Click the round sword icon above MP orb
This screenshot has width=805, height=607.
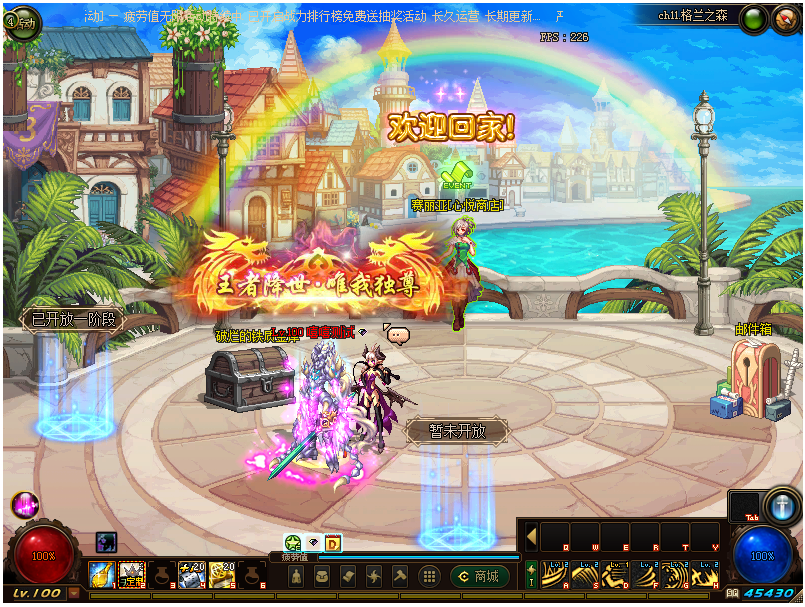tap(780, 504)
